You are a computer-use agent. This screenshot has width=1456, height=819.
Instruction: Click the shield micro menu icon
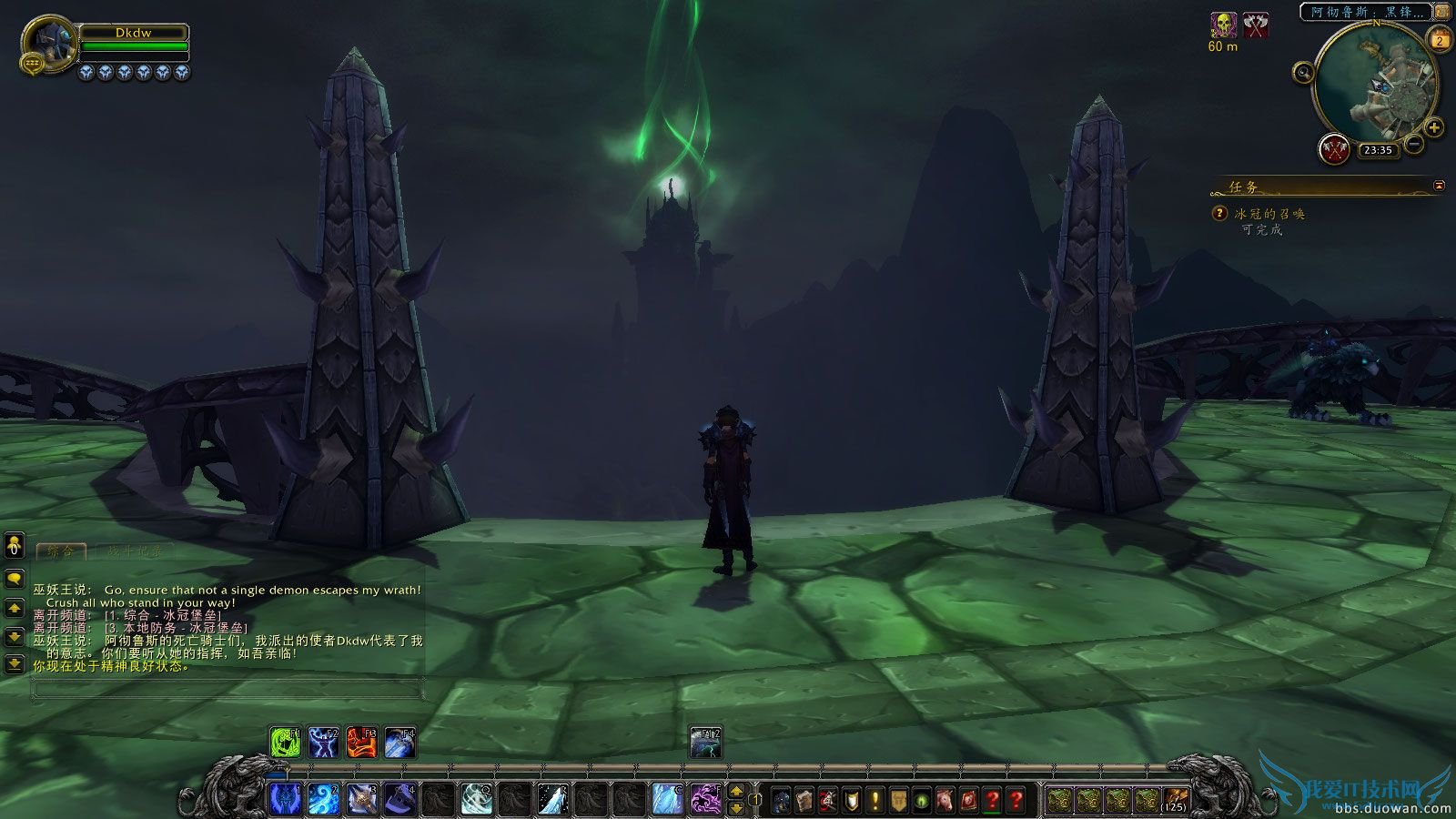[x=851, y=799]
